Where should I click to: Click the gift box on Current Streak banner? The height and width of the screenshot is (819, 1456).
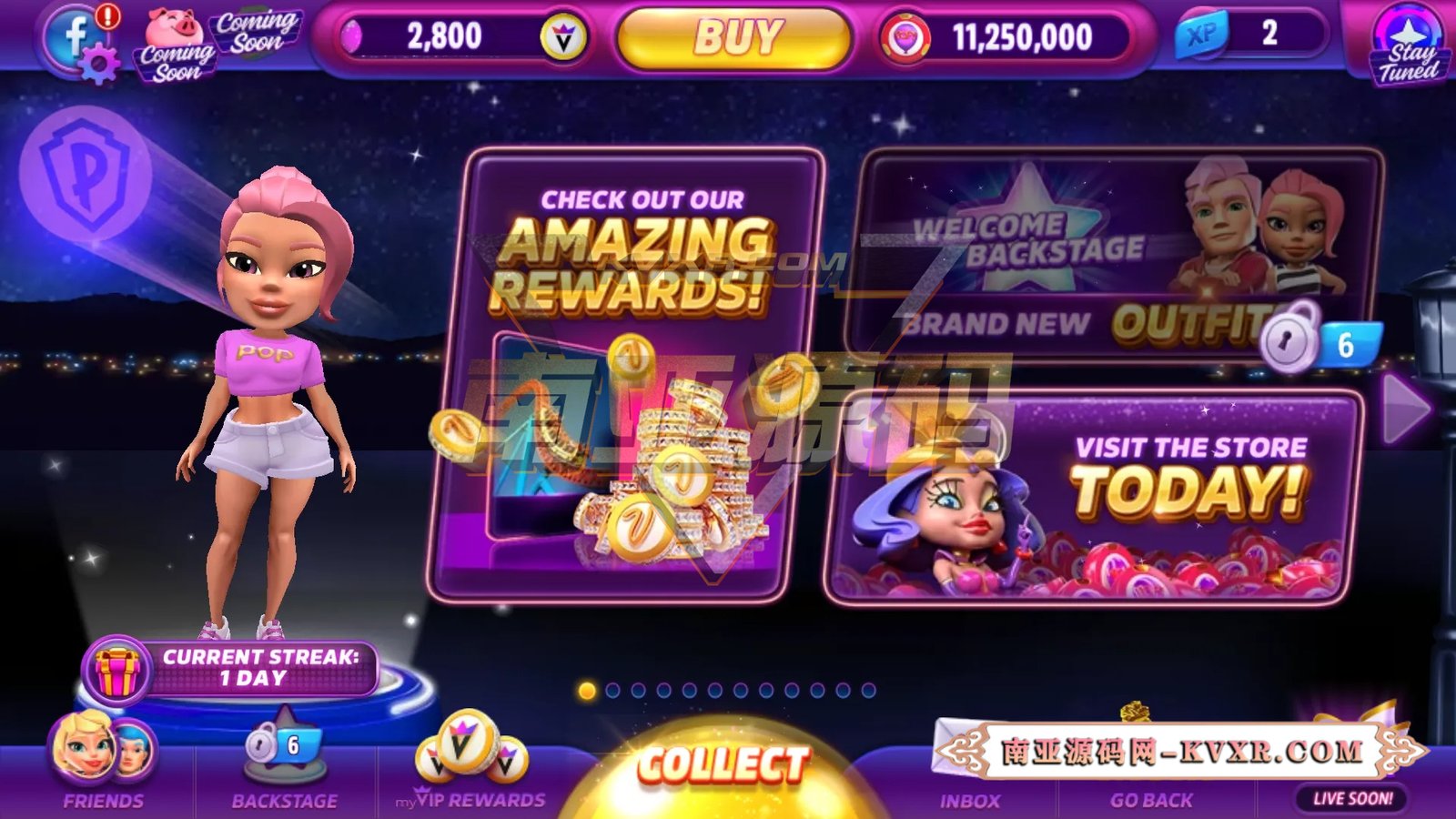click(x=116, y=671)
